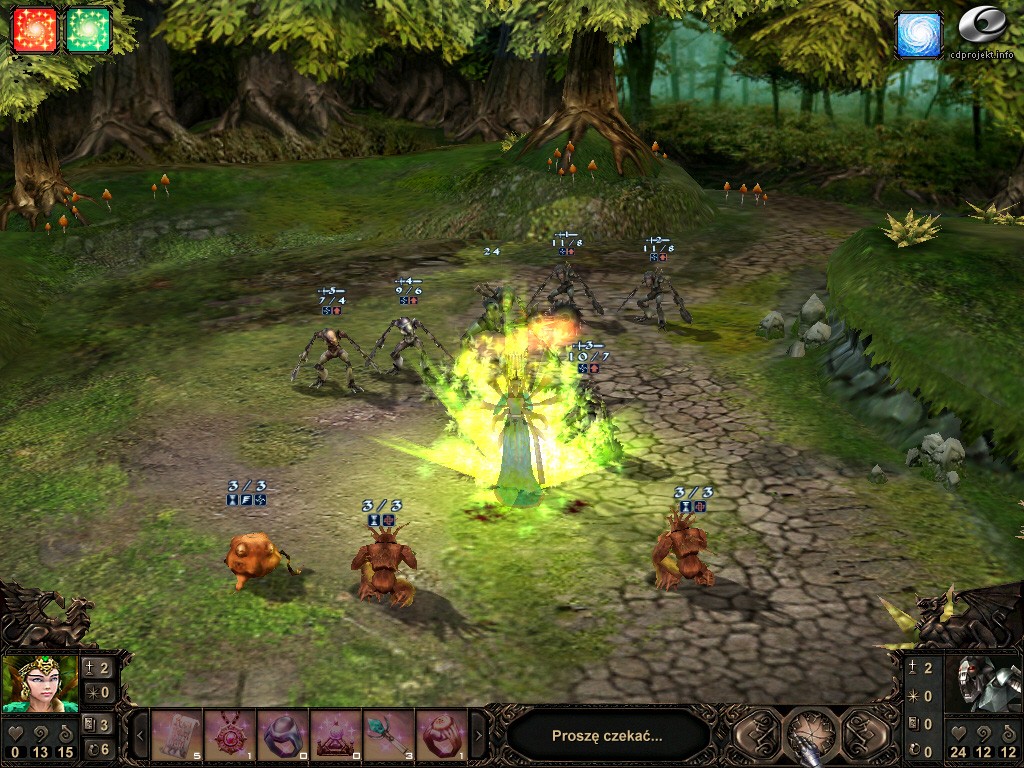Choose the teal-tipped wand card
Screen dimensions: 1024x768
(389, 736)
